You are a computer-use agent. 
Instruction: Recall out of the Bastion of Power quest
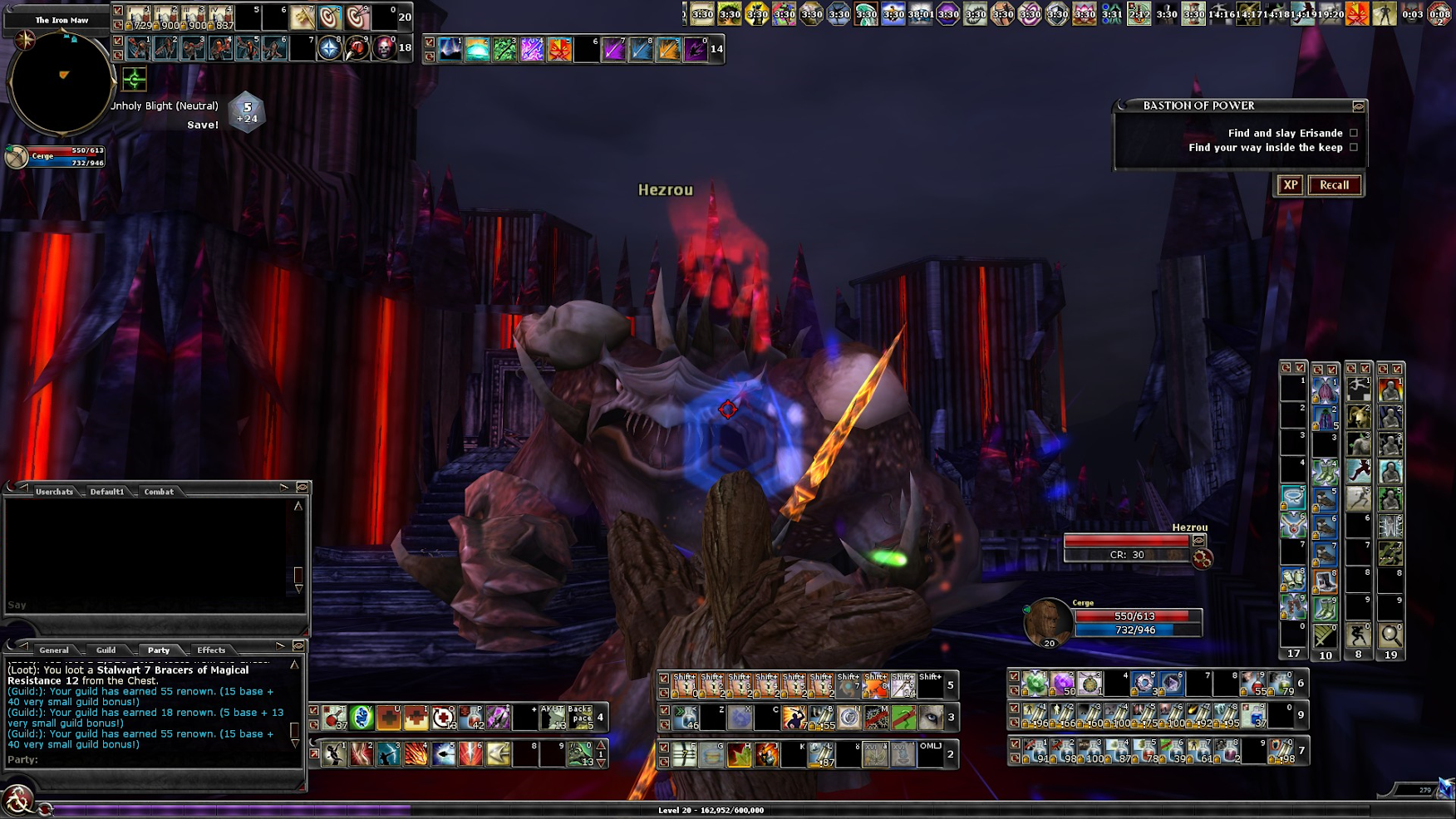click(x=1334, y=185)
